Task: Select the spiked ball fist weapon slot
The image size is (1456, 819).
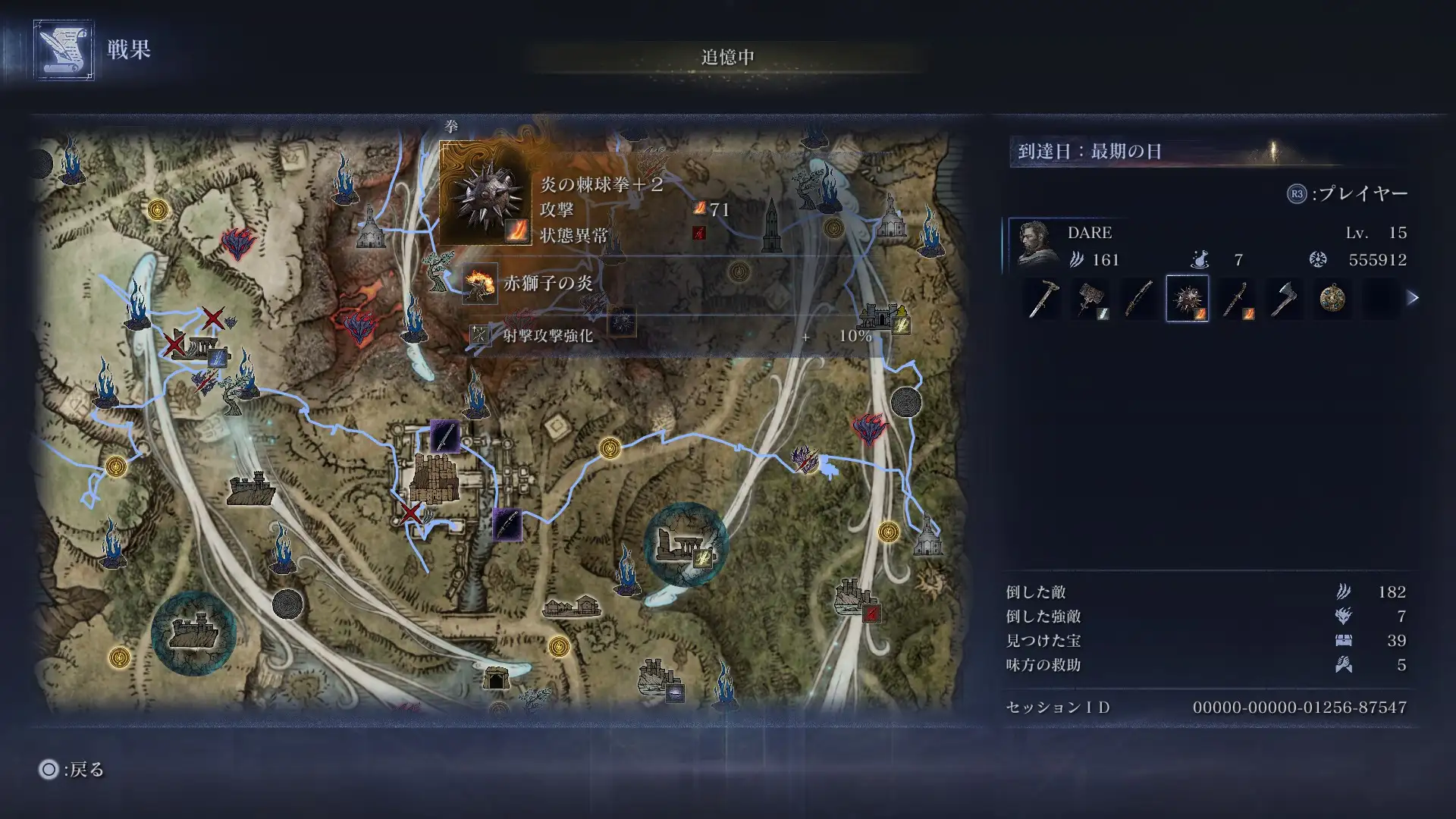Action: coord(1187,299)
